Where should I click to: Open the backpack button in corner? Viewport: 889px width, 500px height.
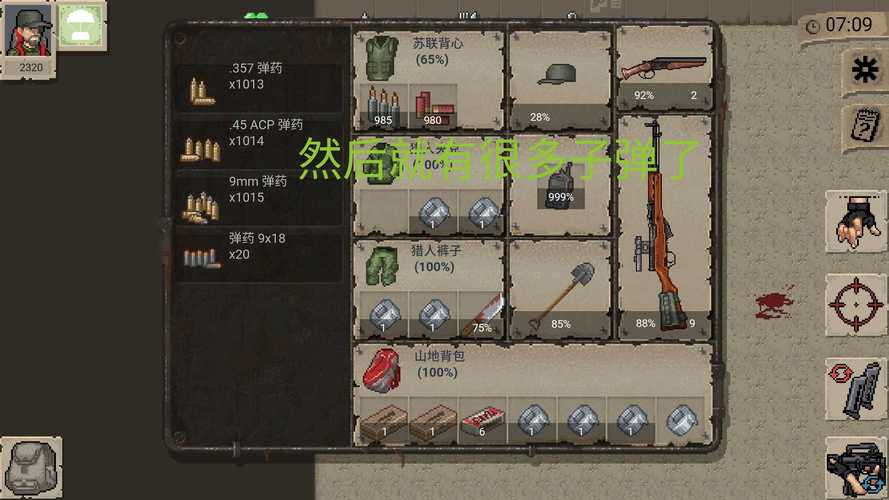click(31, 467)
